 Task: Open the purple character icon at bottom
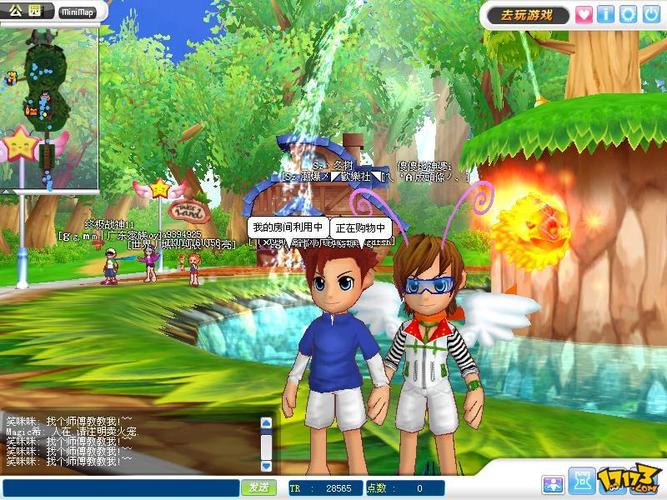[x=552, y=484]
